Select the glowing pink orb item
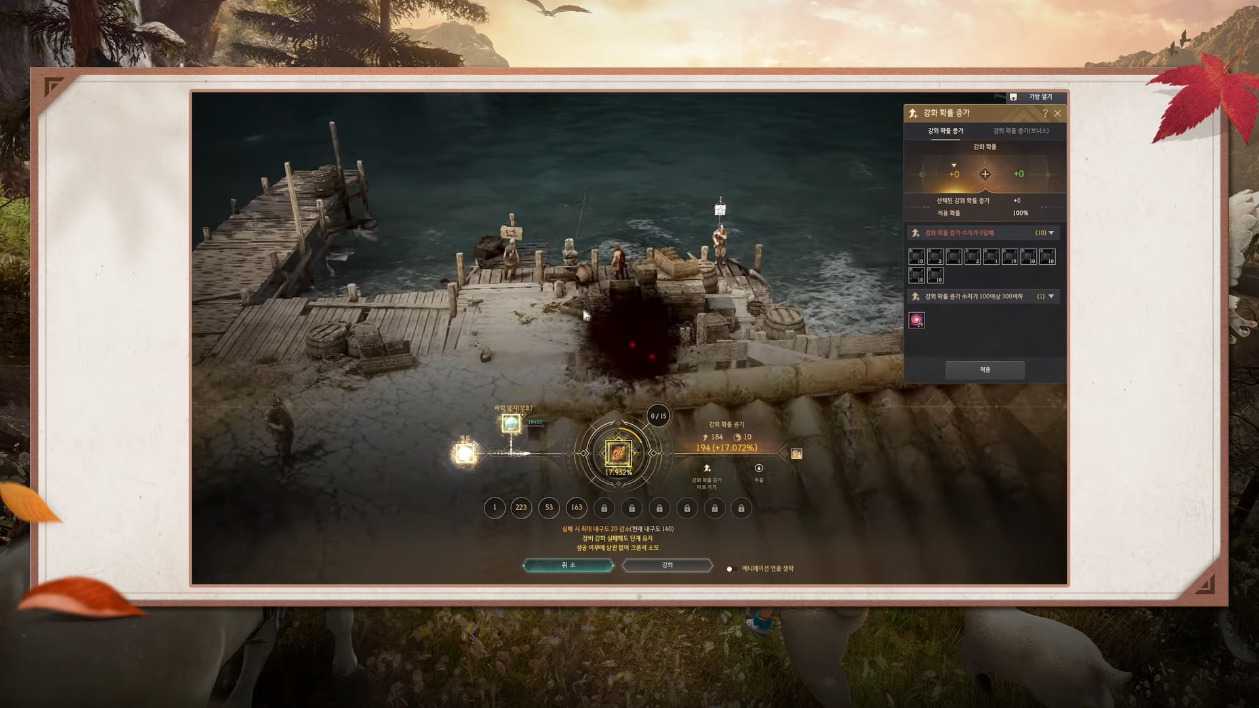The height and width of the screenshot is (708, 1259). [916, 320]
